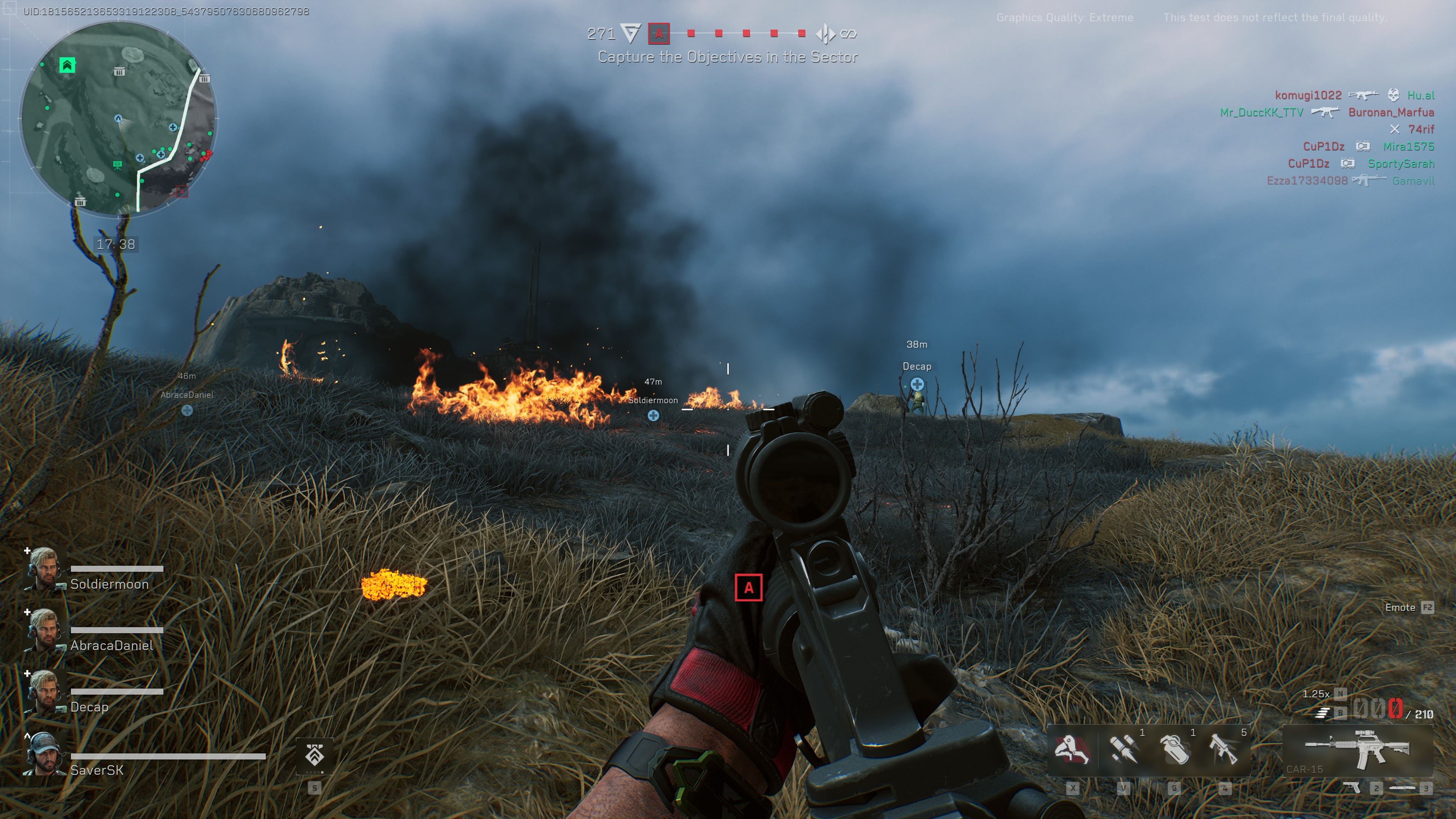Select AbracaDaniel in the squad list
The height and width of the screenshot is (819, 1456).
[111, 645]
